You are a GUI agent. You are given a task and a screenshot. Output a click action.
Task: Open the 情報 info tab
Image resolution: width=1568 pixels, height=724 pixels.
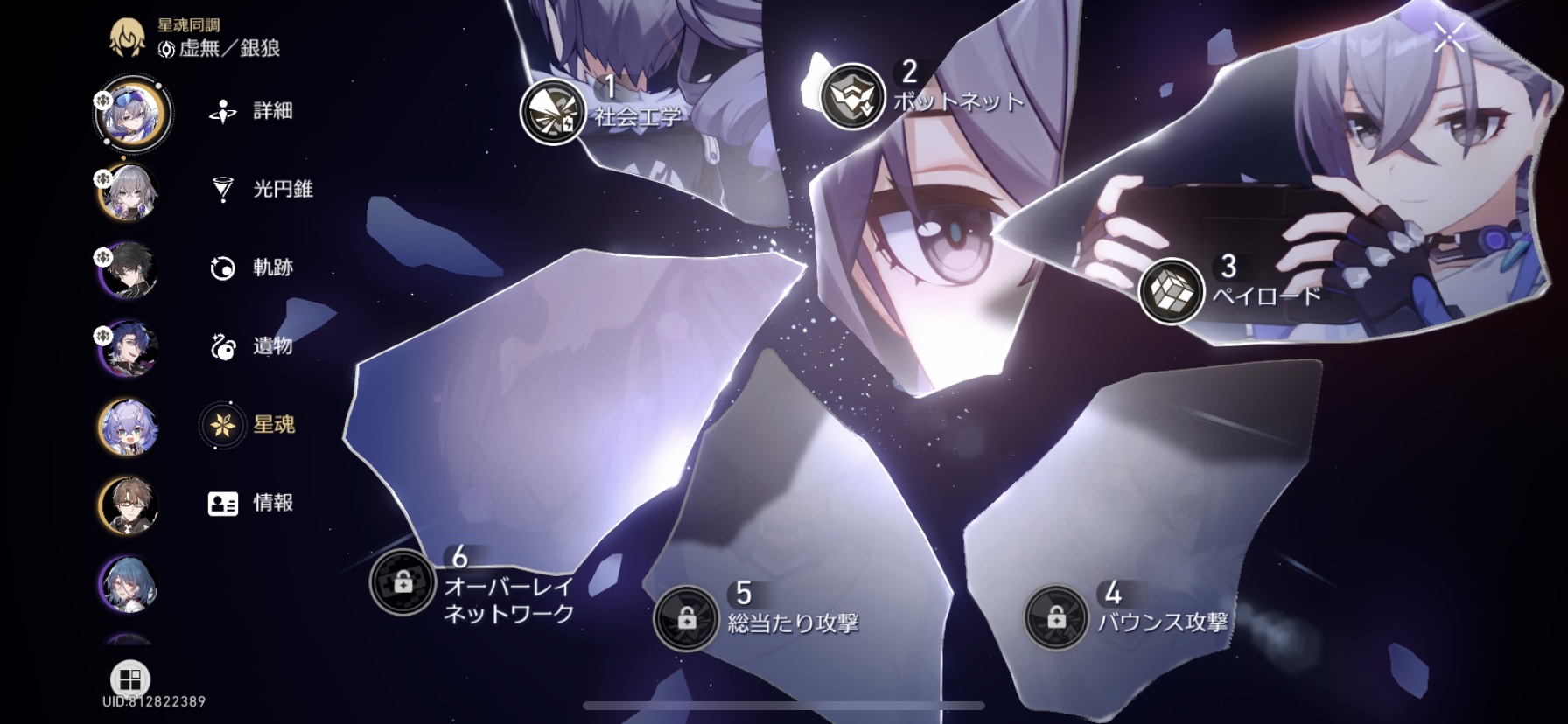point(252,504)
